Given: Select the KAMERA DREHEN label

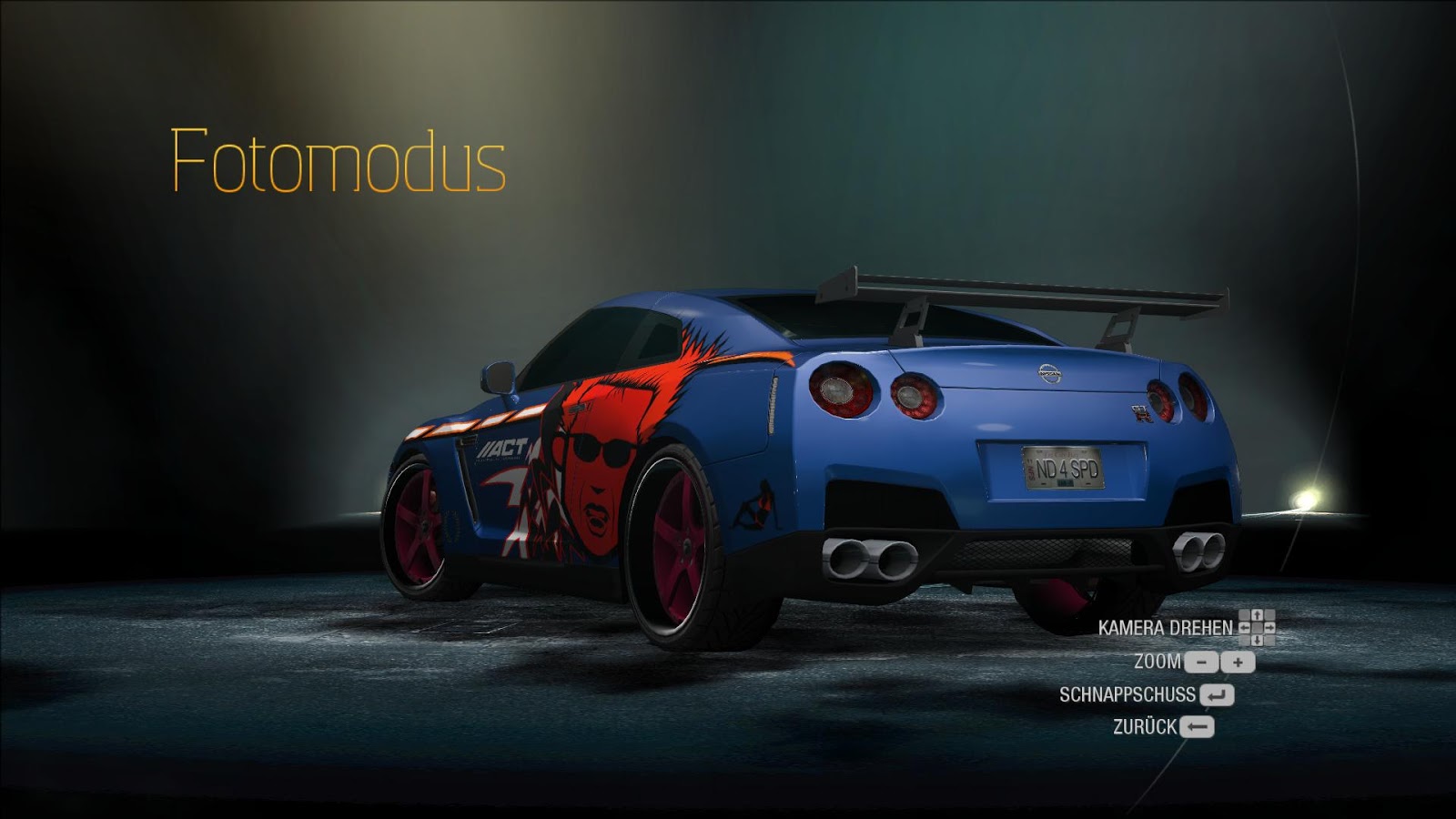Looking at the screenshot, I should (1168, 628).
